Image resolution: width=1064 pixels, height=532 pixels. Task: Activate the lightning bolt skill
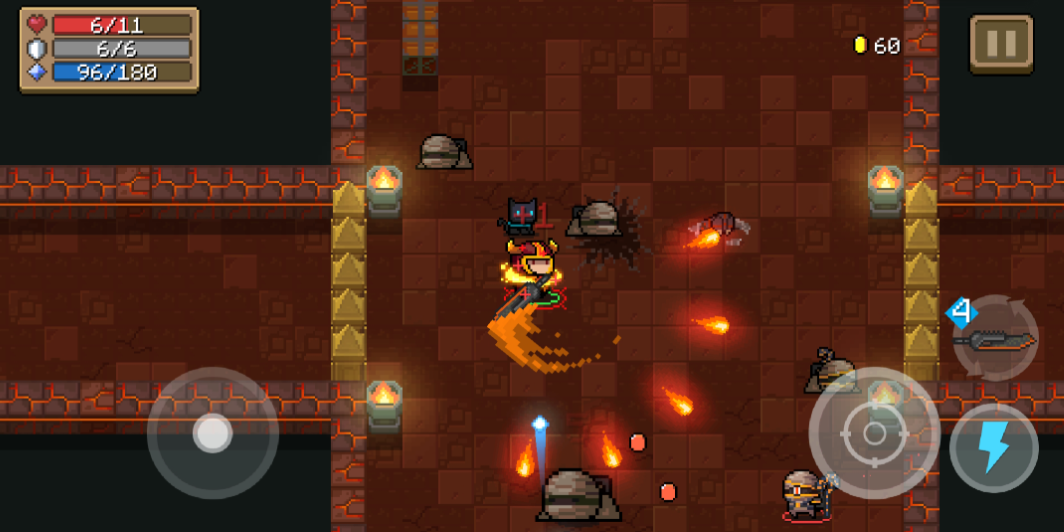click(x=993, y=447)
